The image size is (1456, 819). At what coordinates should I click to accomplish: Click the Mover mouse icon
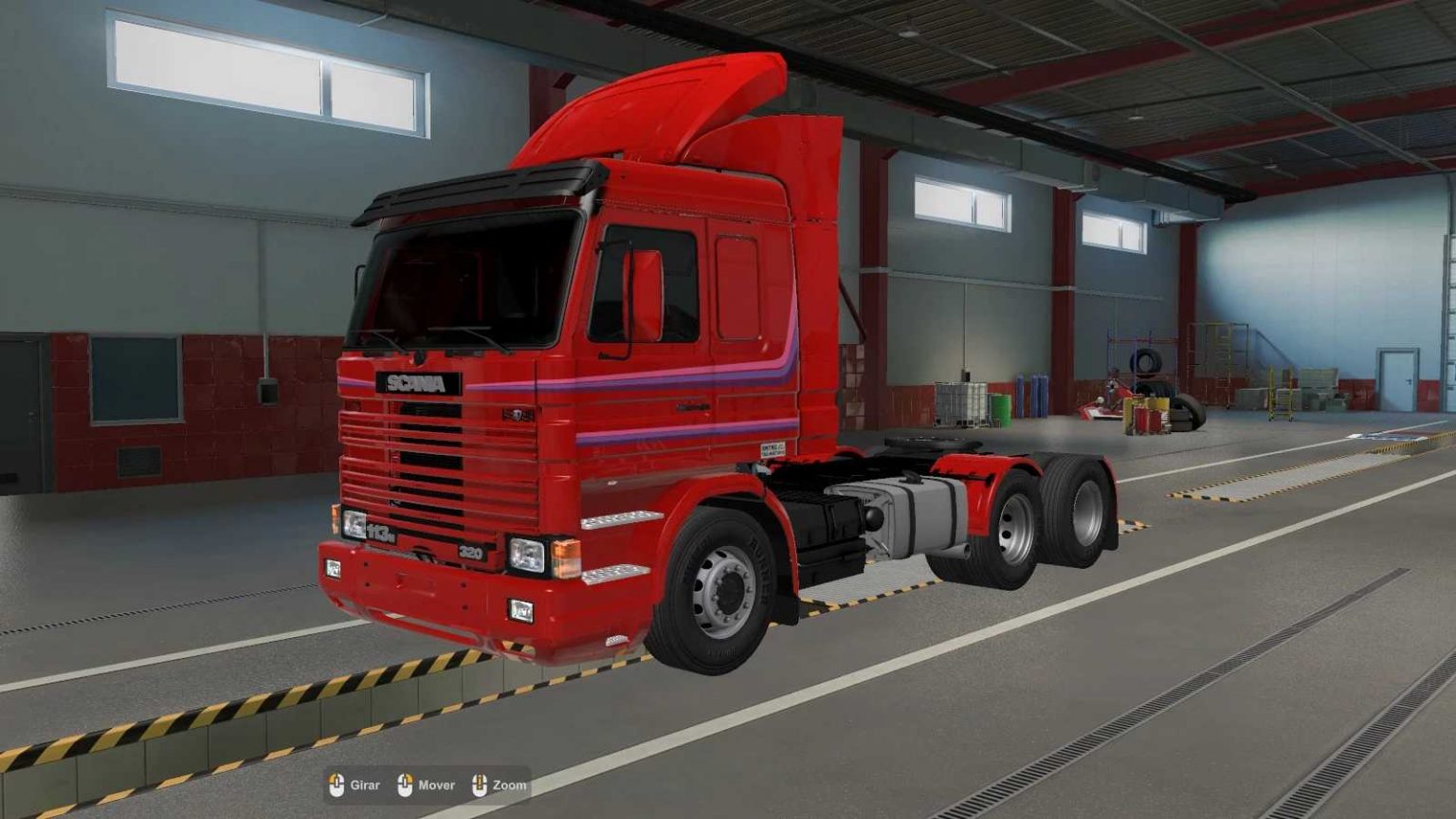pyautogui.click(x=406, y=785)
